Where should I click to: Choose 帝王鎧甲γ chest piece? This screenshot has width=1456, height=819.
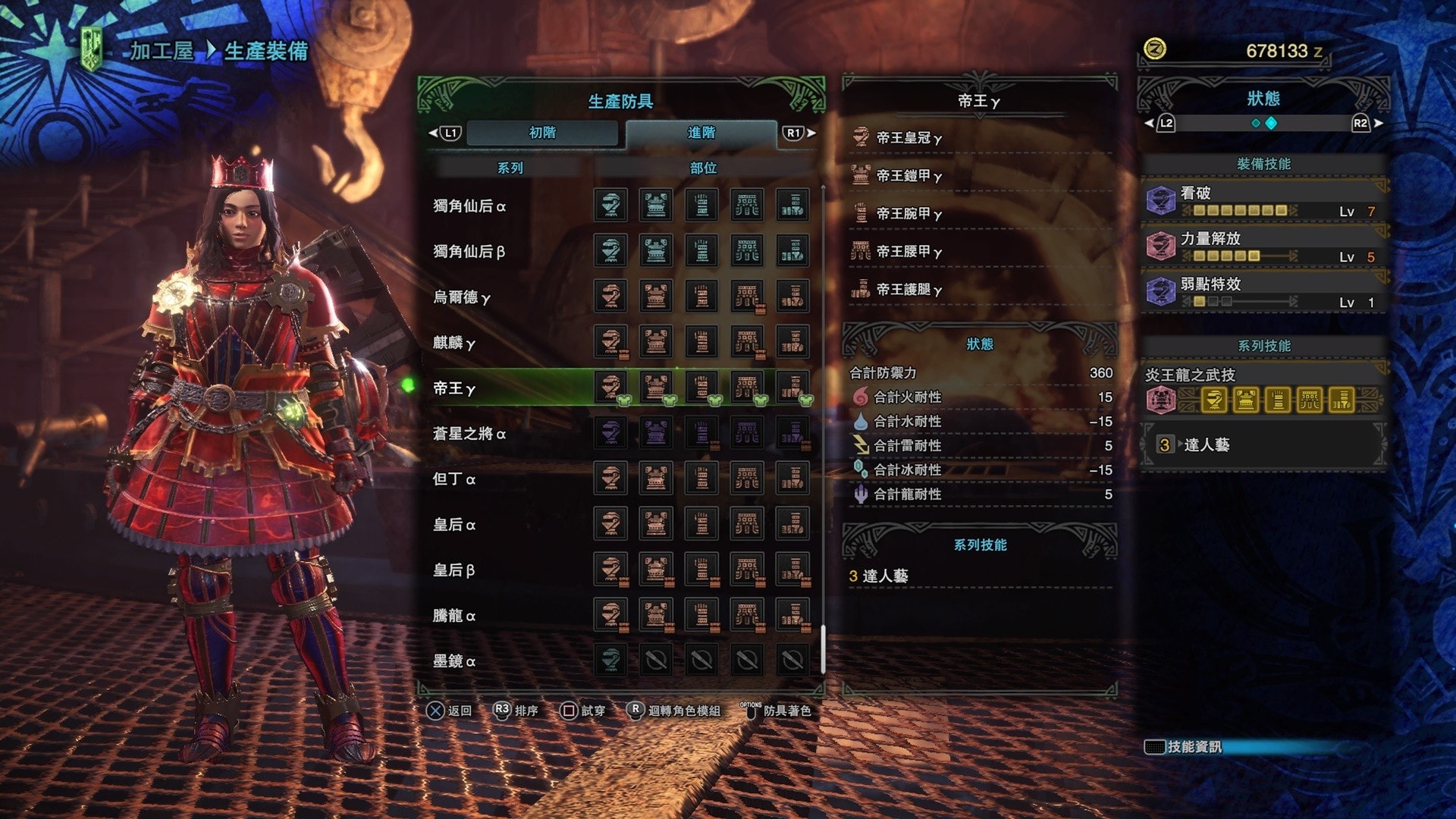(x=908, y=176)
